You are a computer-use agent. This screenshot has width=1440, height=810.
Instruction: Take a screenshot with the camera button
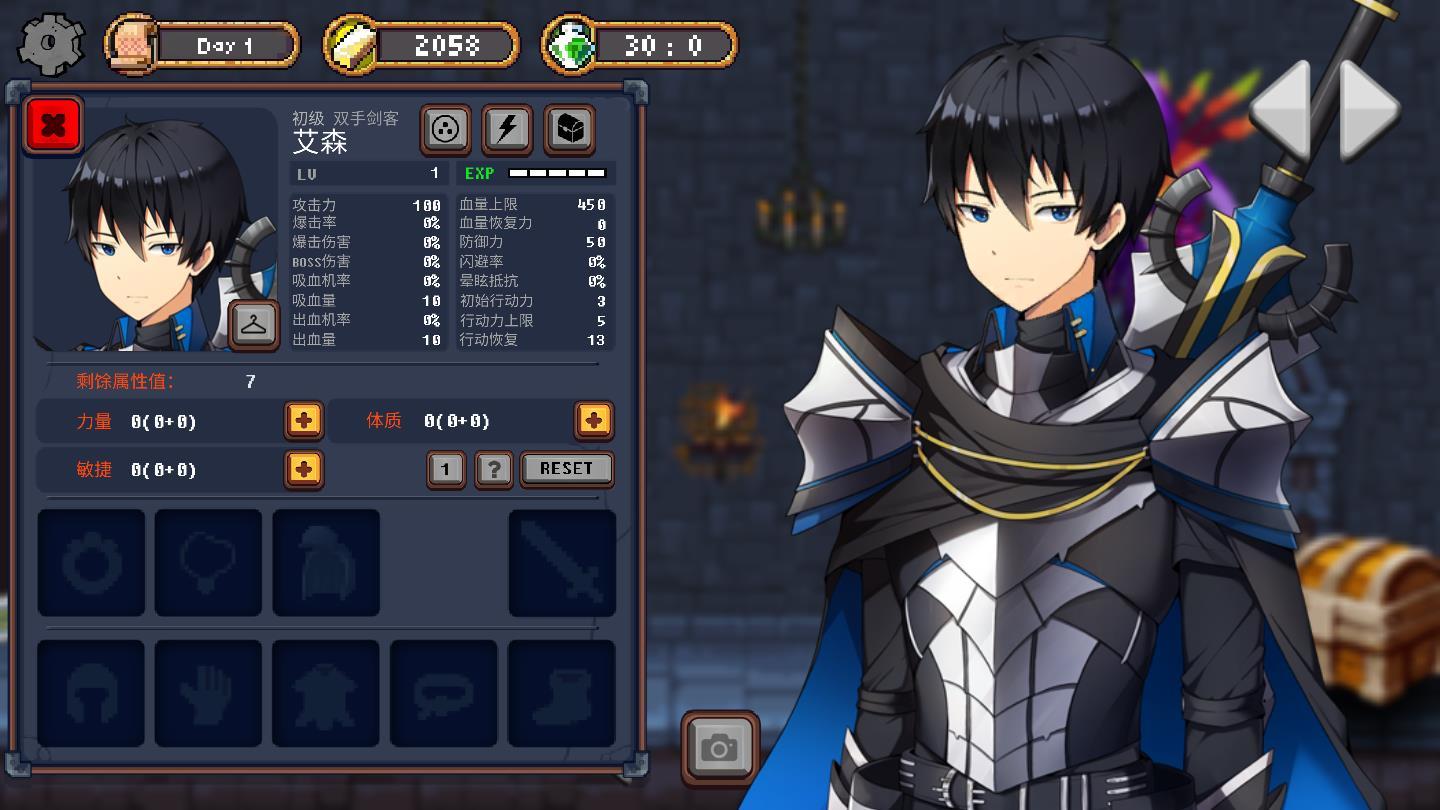[x=719, y=747]
